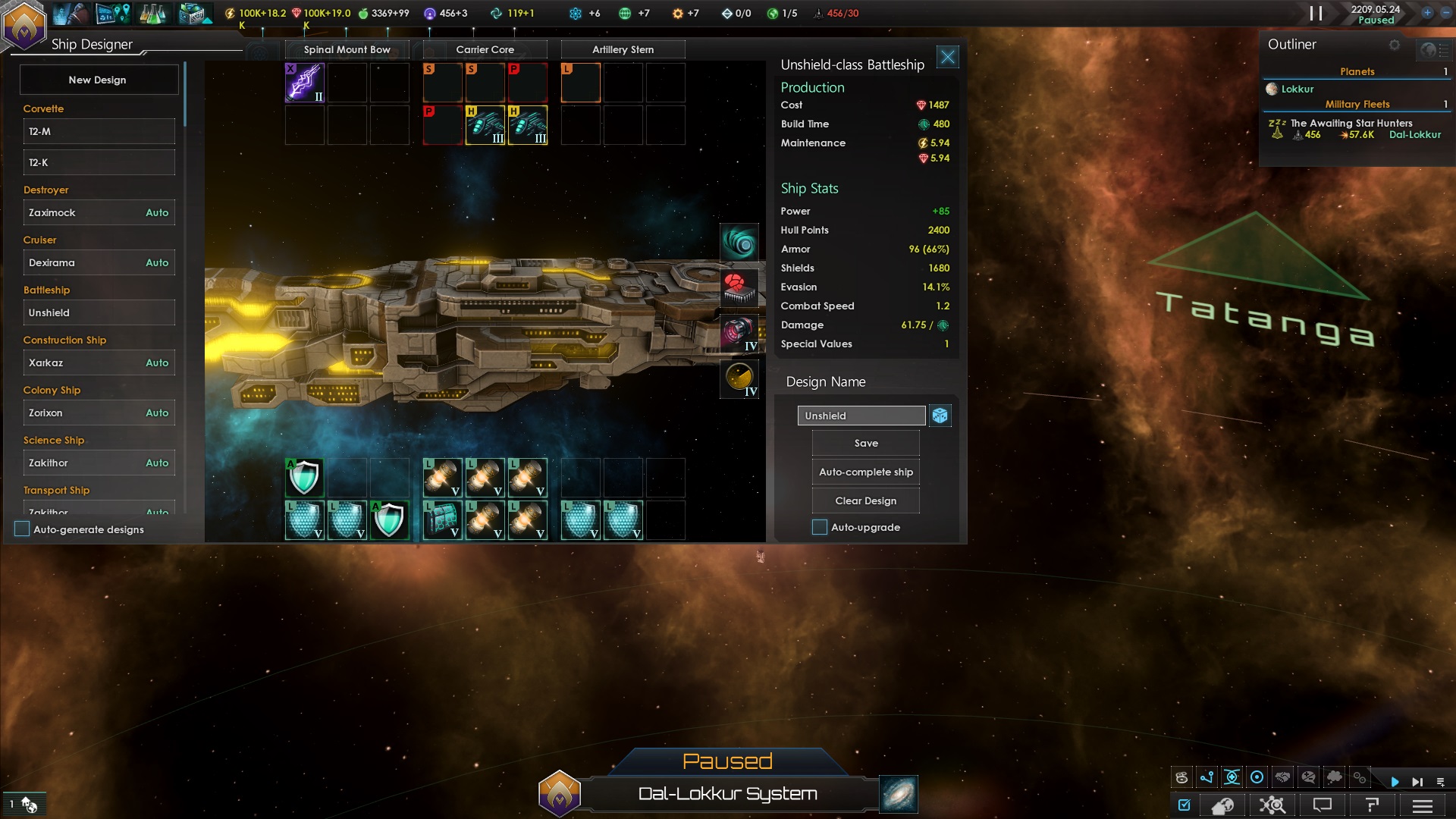Start a New Design
Image resolution: width=1456 pixels, height=819 pixels.
pyautogui.click(x=98, y=80)
